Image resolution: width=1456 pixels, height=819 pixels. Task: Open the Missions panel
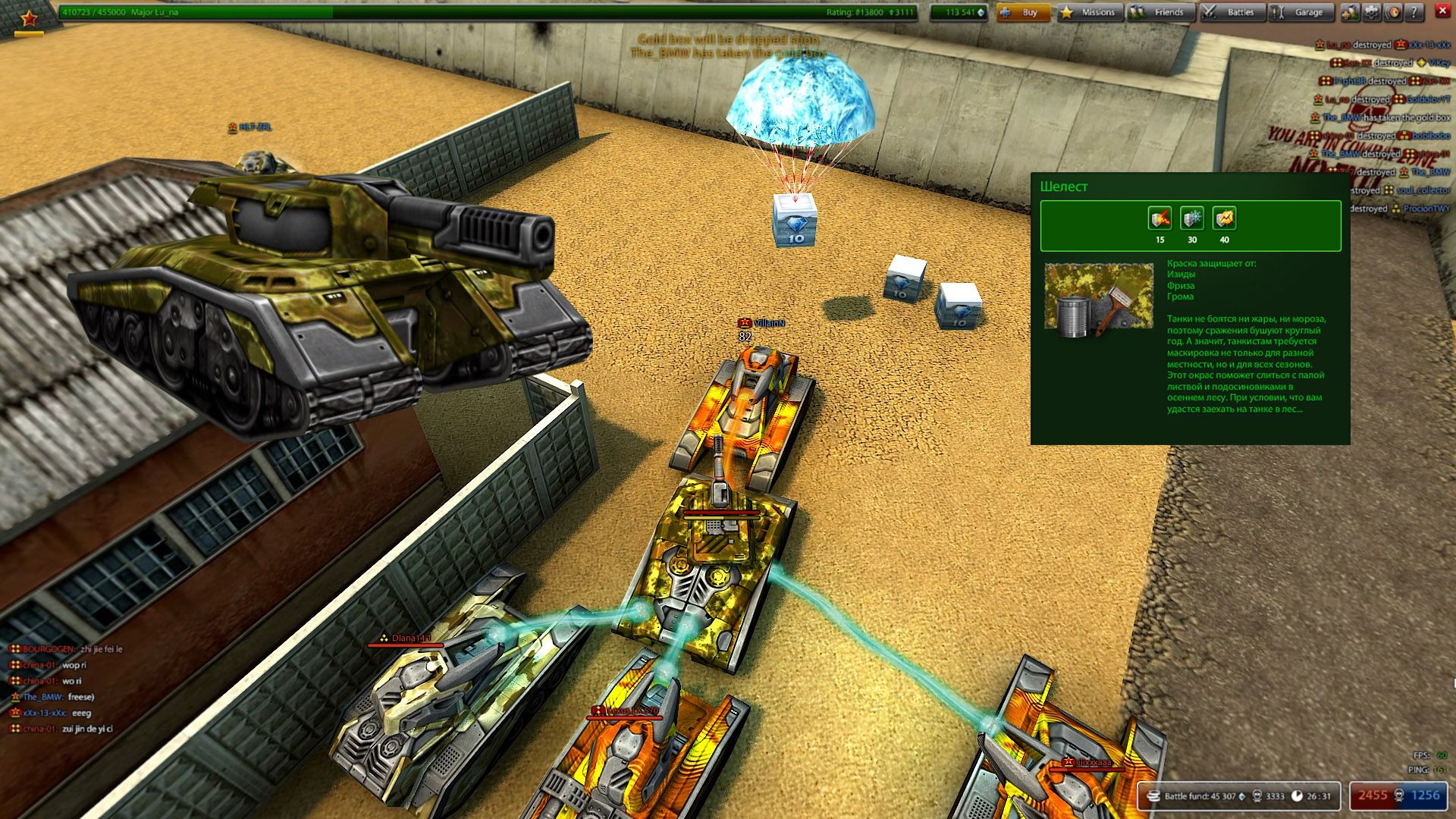(x=1090, y=12)
